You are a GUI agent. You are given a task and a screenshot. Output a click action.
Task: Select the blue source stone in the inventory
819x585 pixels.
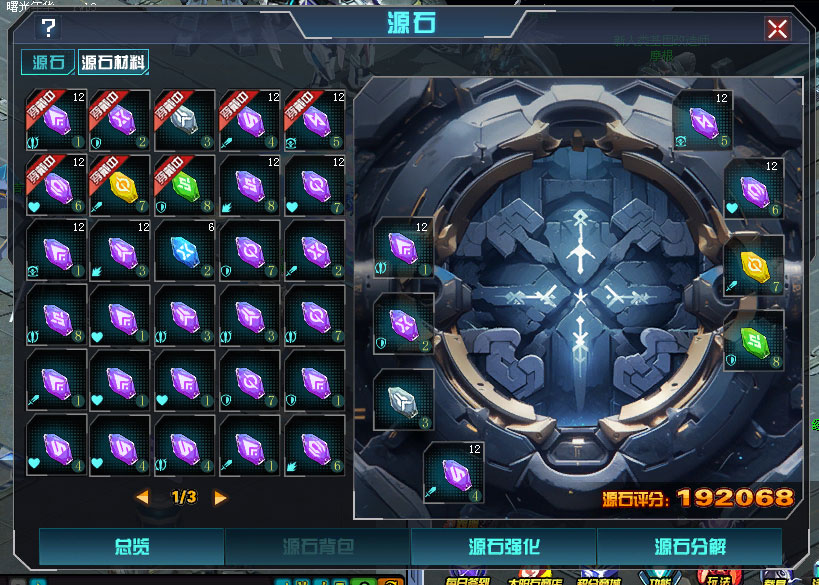(x=185, y=250)
